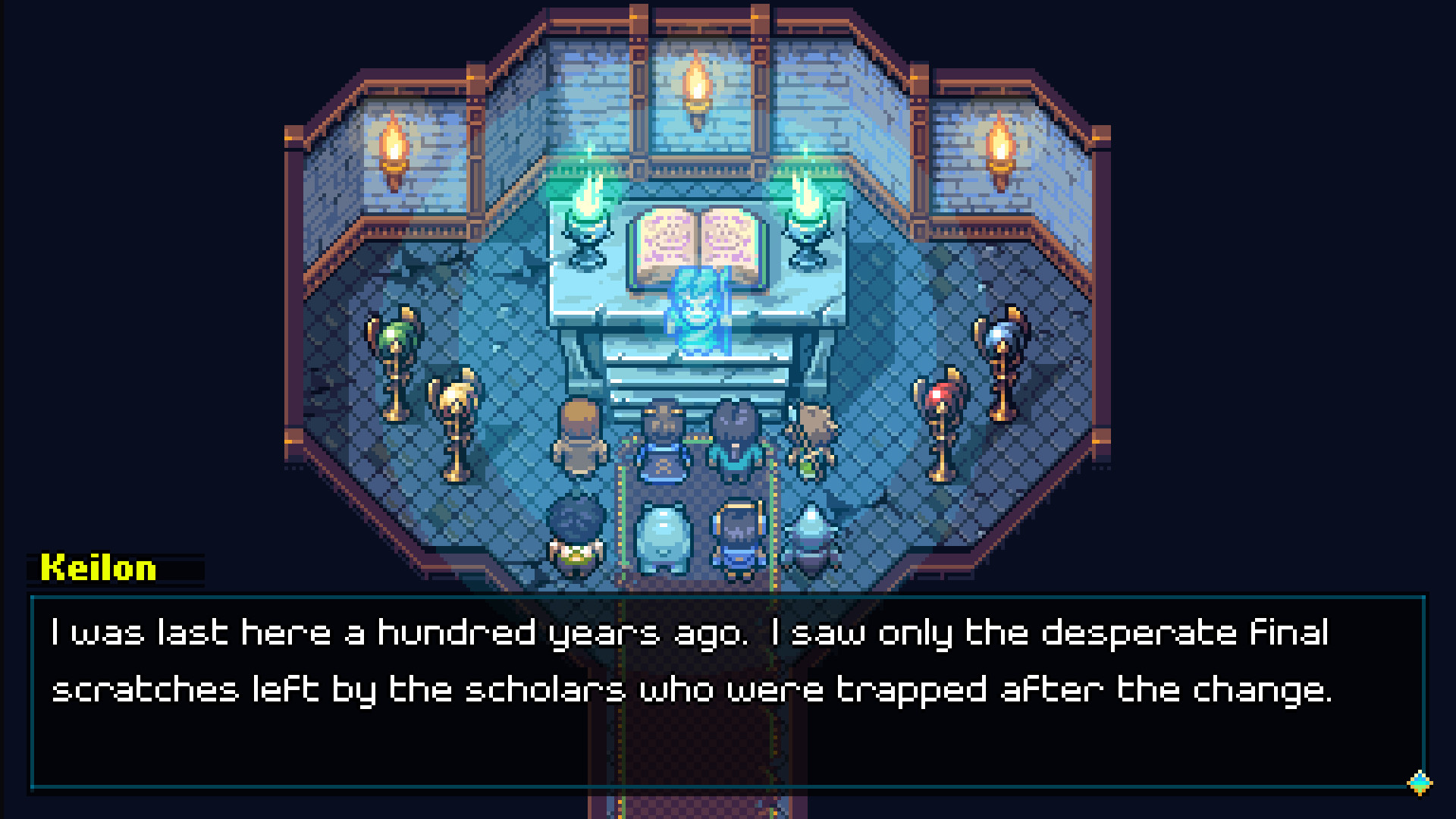Image resolution: width=1456 pixels, height=819 pixels.
Task: Expand the Keilon nameplate
Action: pos(118,569)
